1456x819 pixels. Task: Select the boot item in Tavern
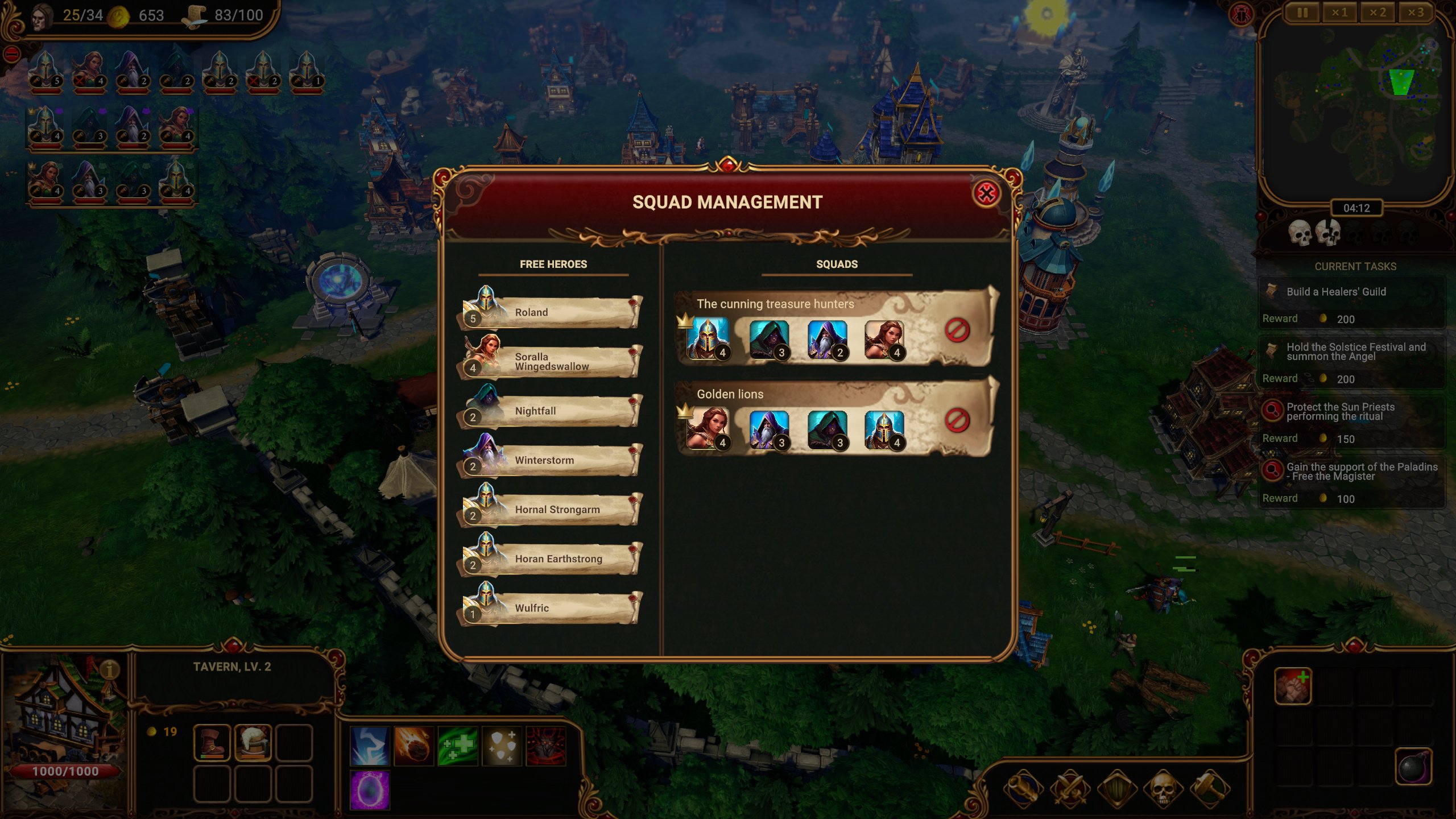[x=212, y=743]
